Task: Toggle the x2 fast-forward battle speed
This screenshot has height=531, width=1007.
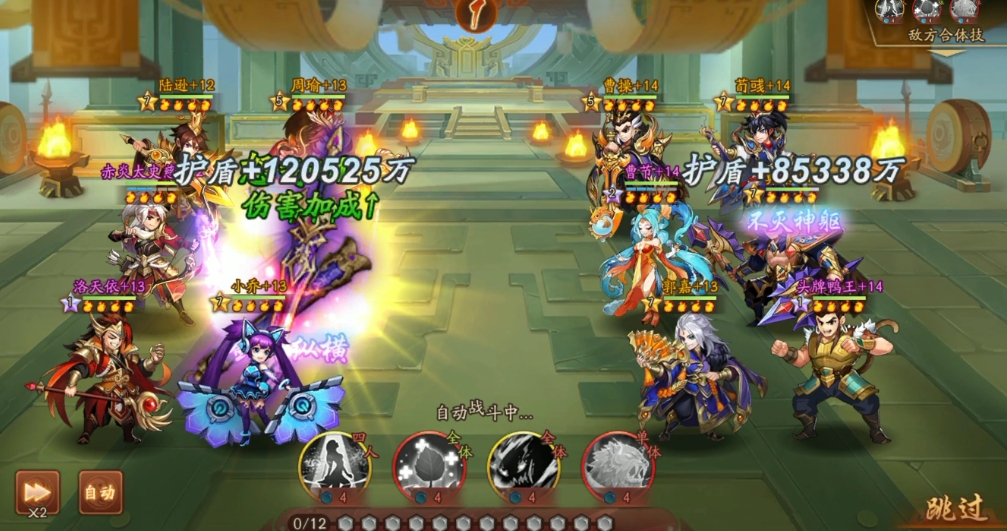Action: [37, 491]
